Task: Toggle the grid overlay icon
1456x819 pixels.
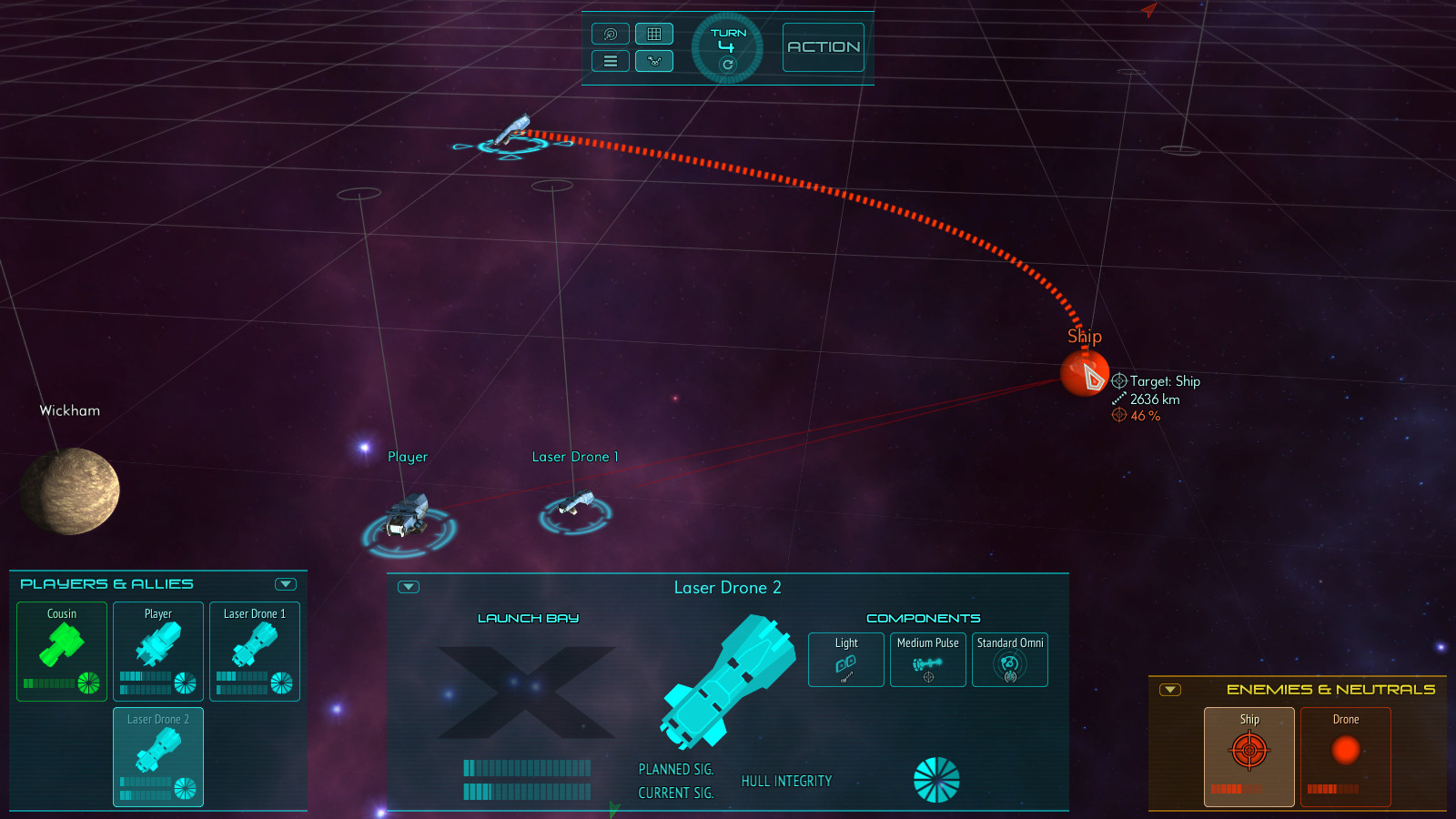Action: point(654,34)
